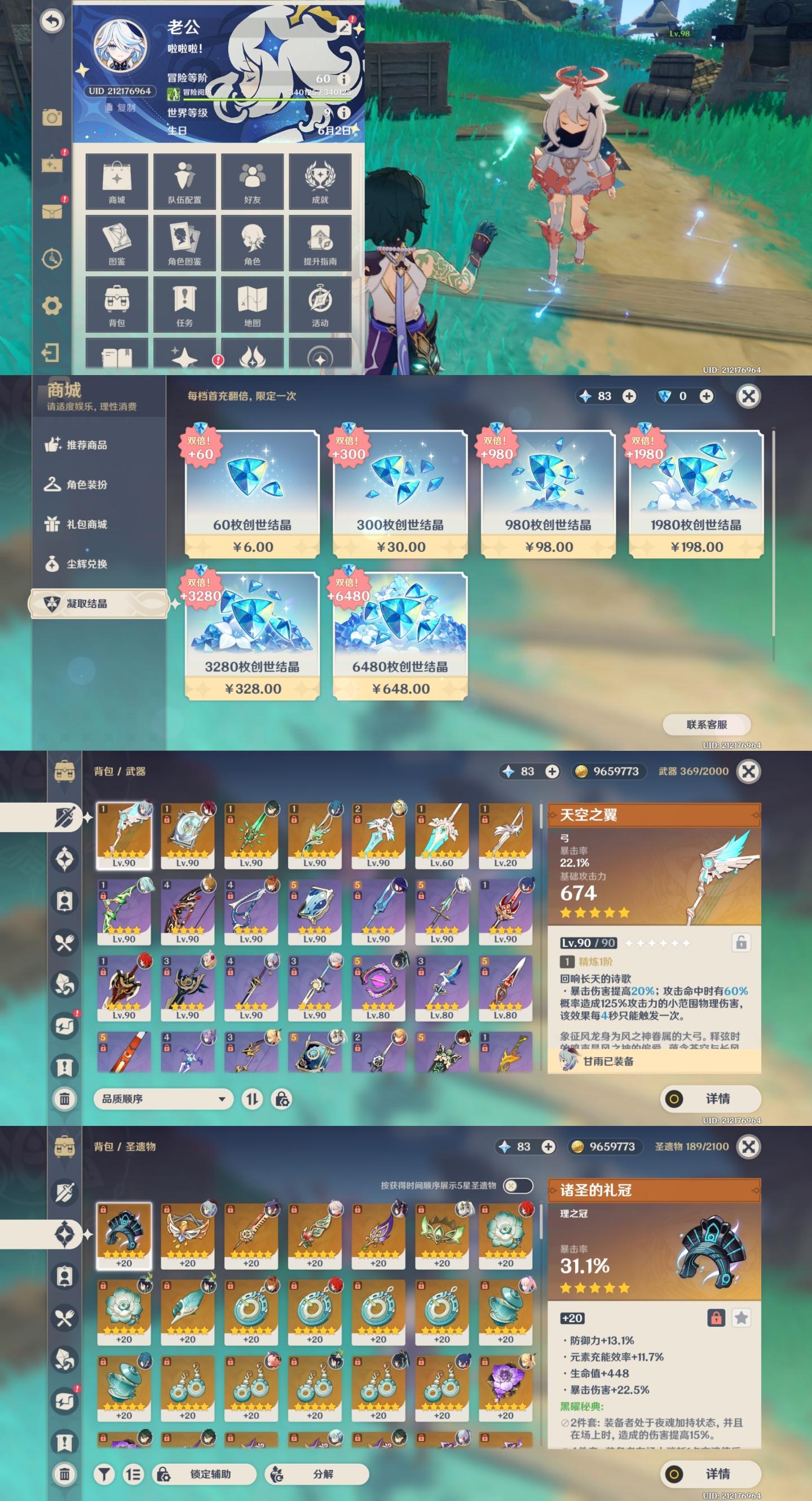Viewport: 812px width, 1501px height.
Task: Click the 锁定辅助 lock assist button
Action: point(204,1473)
